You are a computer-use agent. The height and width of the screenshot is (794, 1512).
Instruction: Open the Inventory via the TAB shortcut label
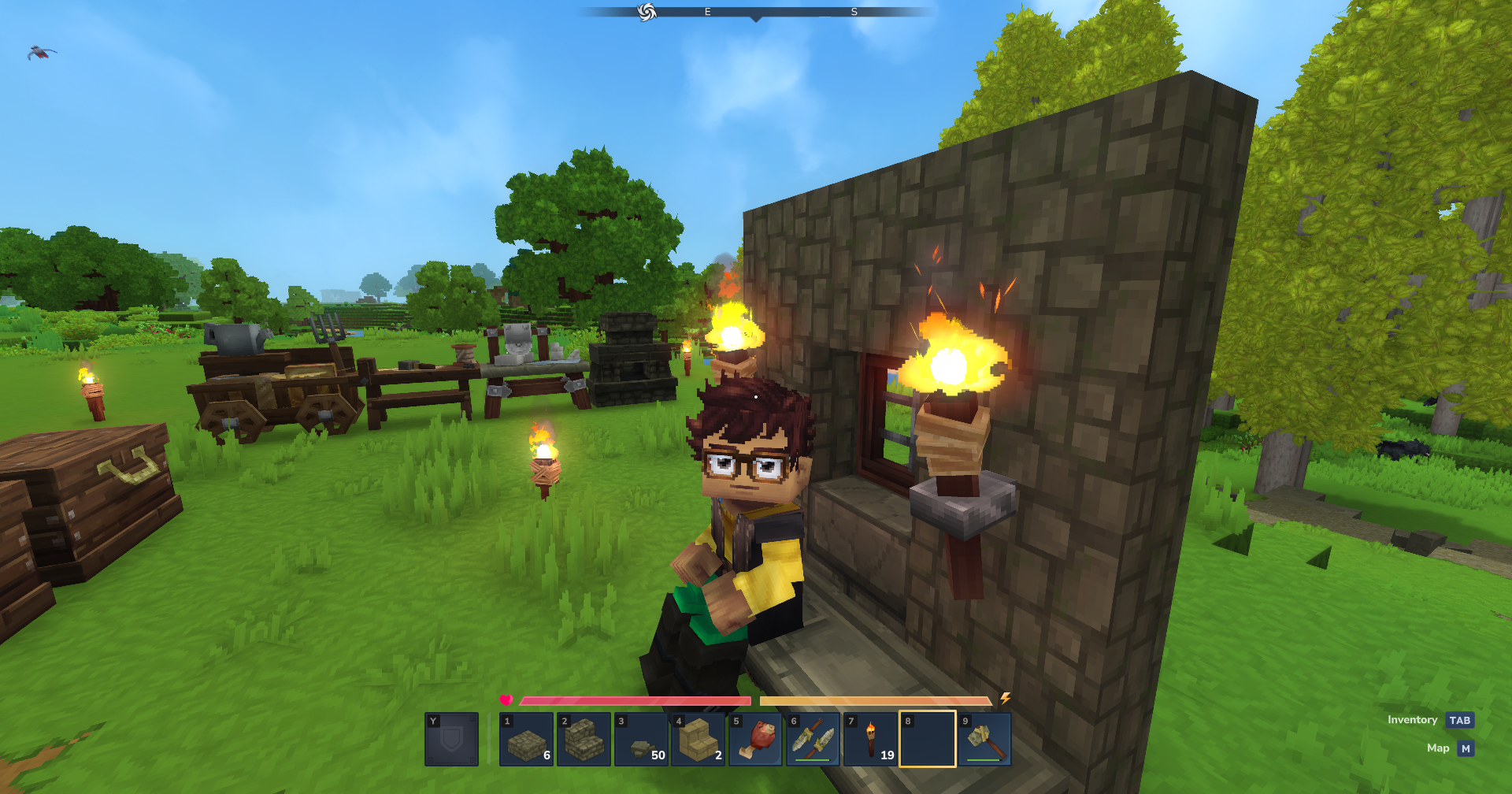[x=1461, y=719]
